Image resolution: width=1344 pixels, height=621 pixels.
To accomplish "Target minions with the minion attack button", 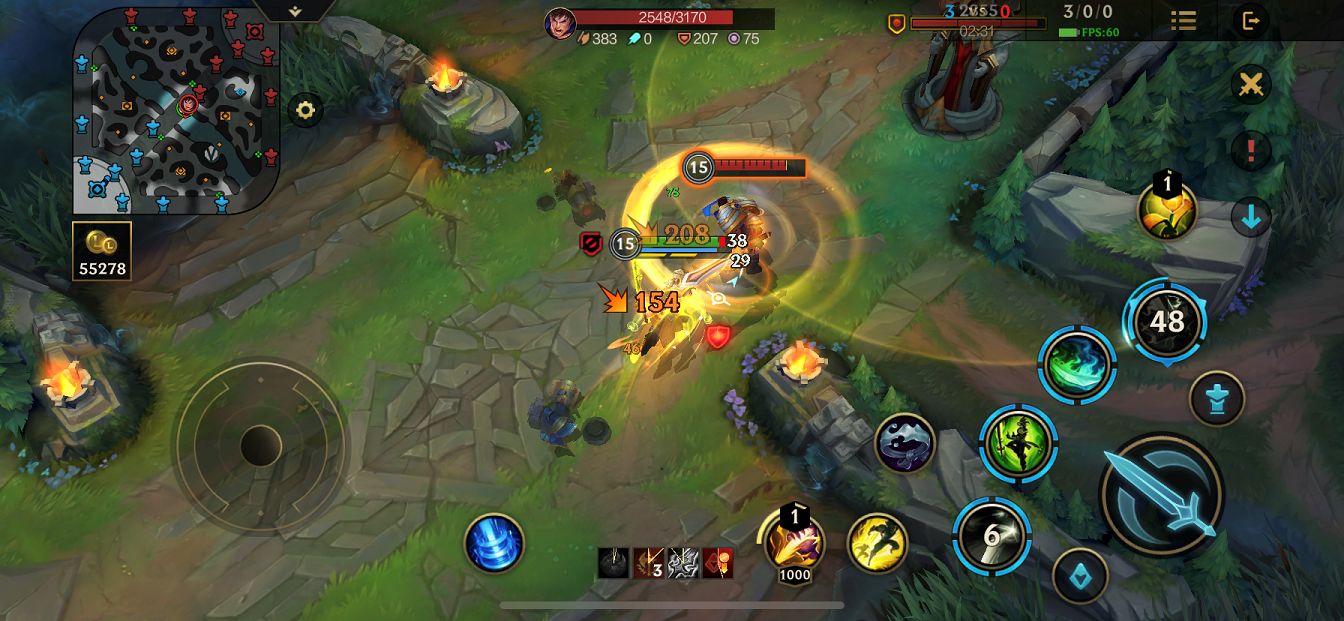I will tap(1081, 575).
